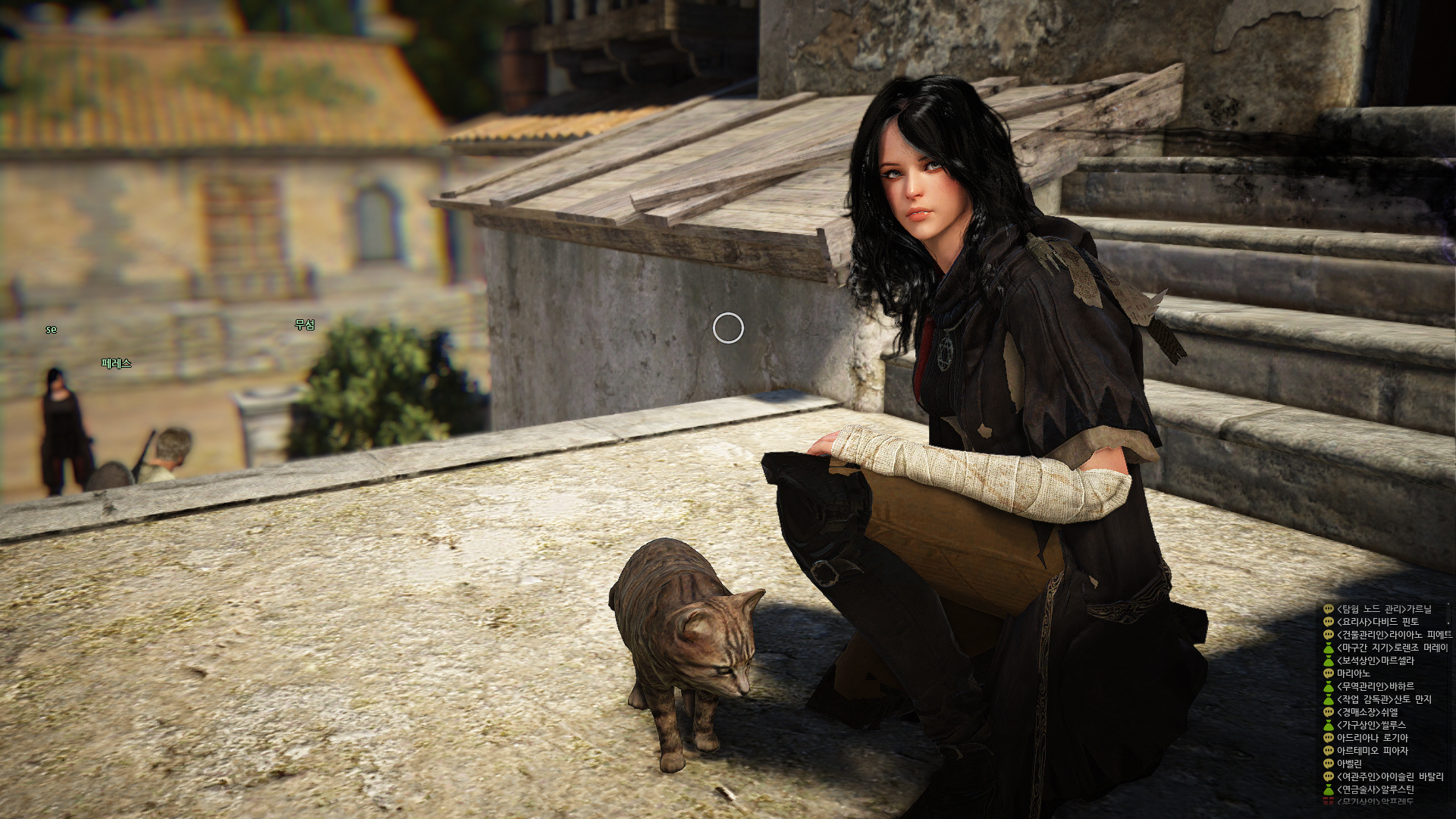This screenshot has height=819, width=1456.
Task: Choose 여관주인 아이슬린 바탈리 from the list
Action: (x=1390, y=777)
